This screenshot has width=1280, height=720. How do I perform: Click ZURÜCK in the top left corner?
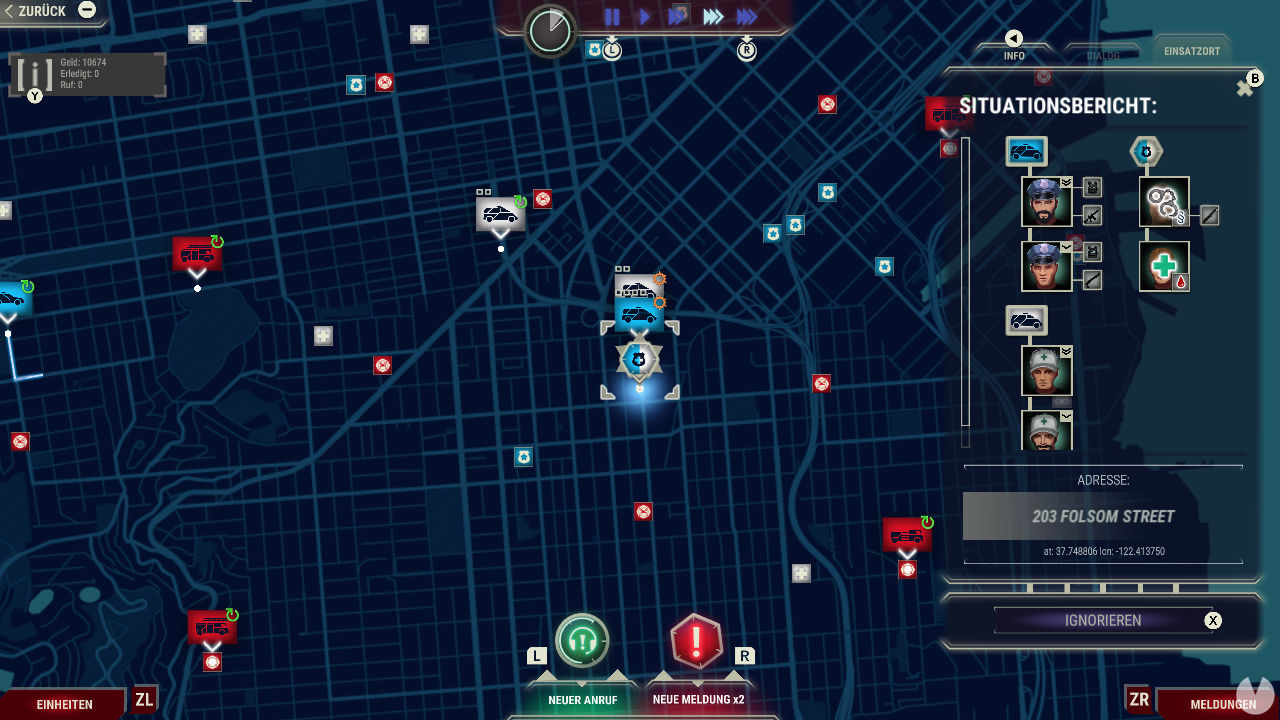click(x=40, y=10)
